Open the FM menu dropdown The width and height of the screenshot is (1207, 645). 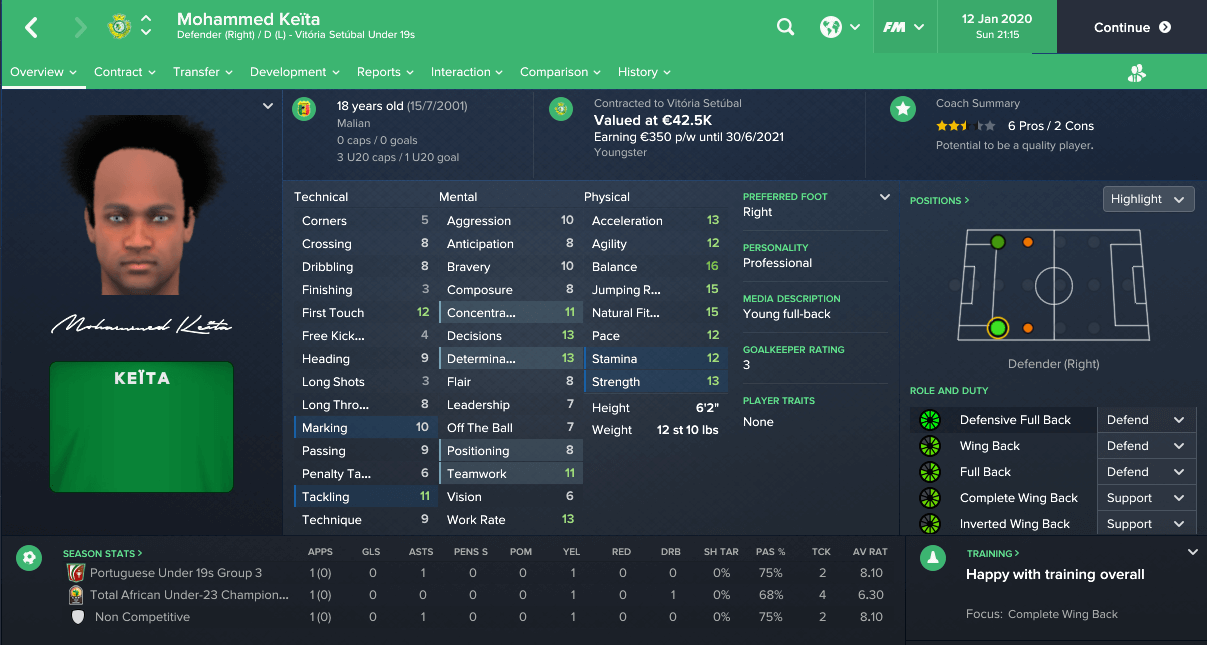point(903,28)
